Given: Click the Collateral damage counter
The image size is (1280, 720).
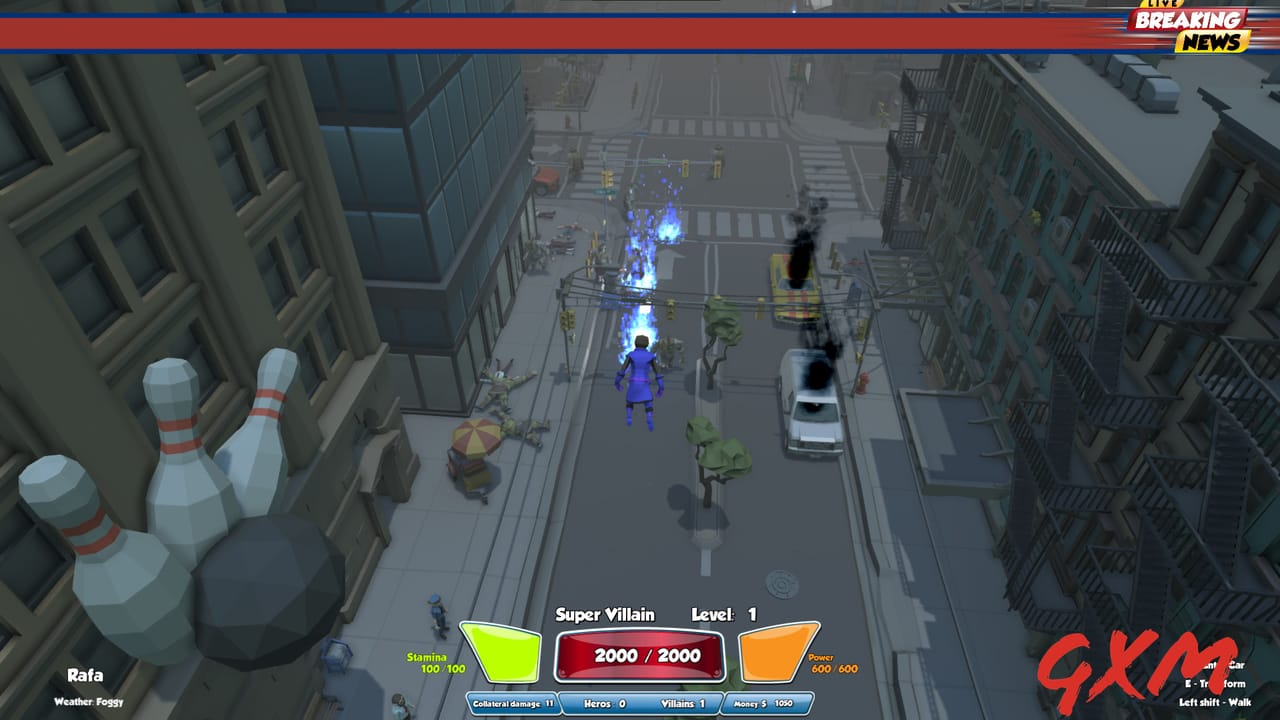Looking at the screenshot, I should pyautogui.click(x=511, y=703).
